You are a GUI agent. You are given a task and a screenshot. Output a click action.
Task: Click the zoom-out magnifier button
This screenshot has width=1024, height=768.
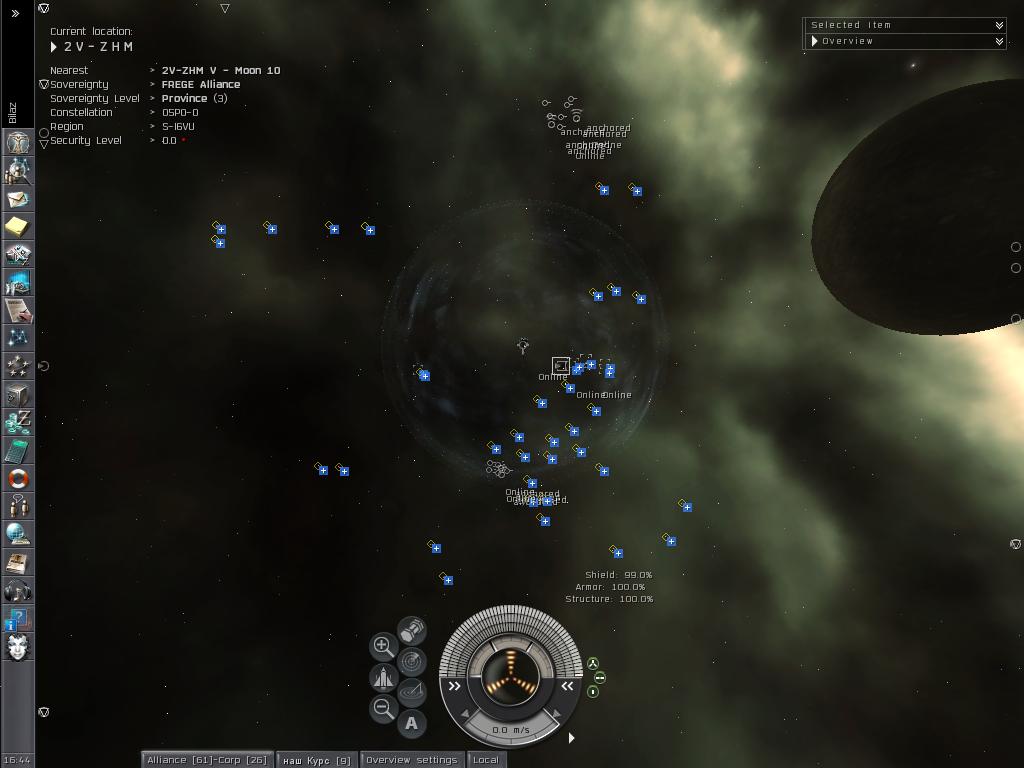pyautogui.click(x=383, y=708)
